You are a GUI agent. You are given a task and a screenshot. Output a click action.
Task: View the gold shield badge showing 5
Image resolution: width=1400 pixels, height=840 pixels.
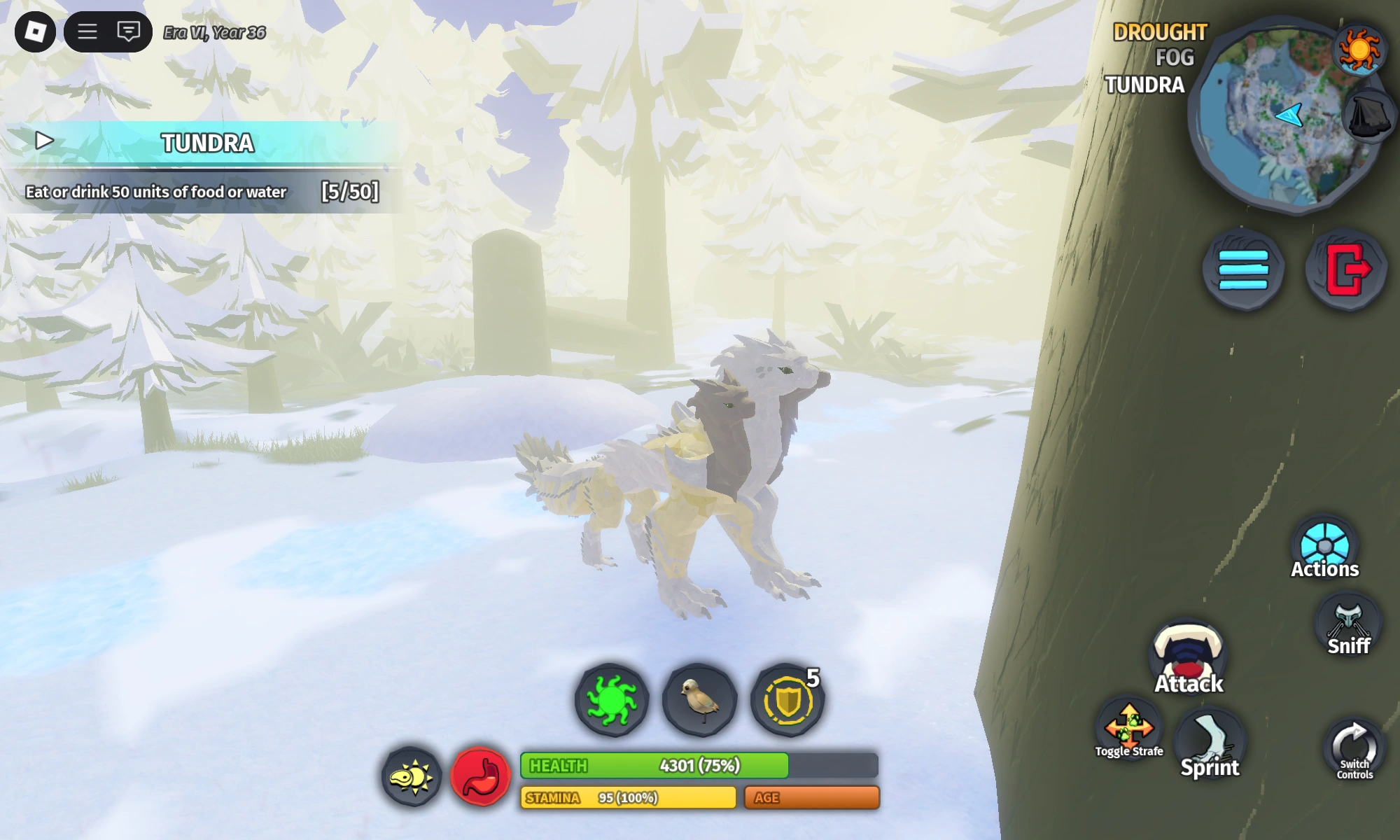[x=787, y=701]
